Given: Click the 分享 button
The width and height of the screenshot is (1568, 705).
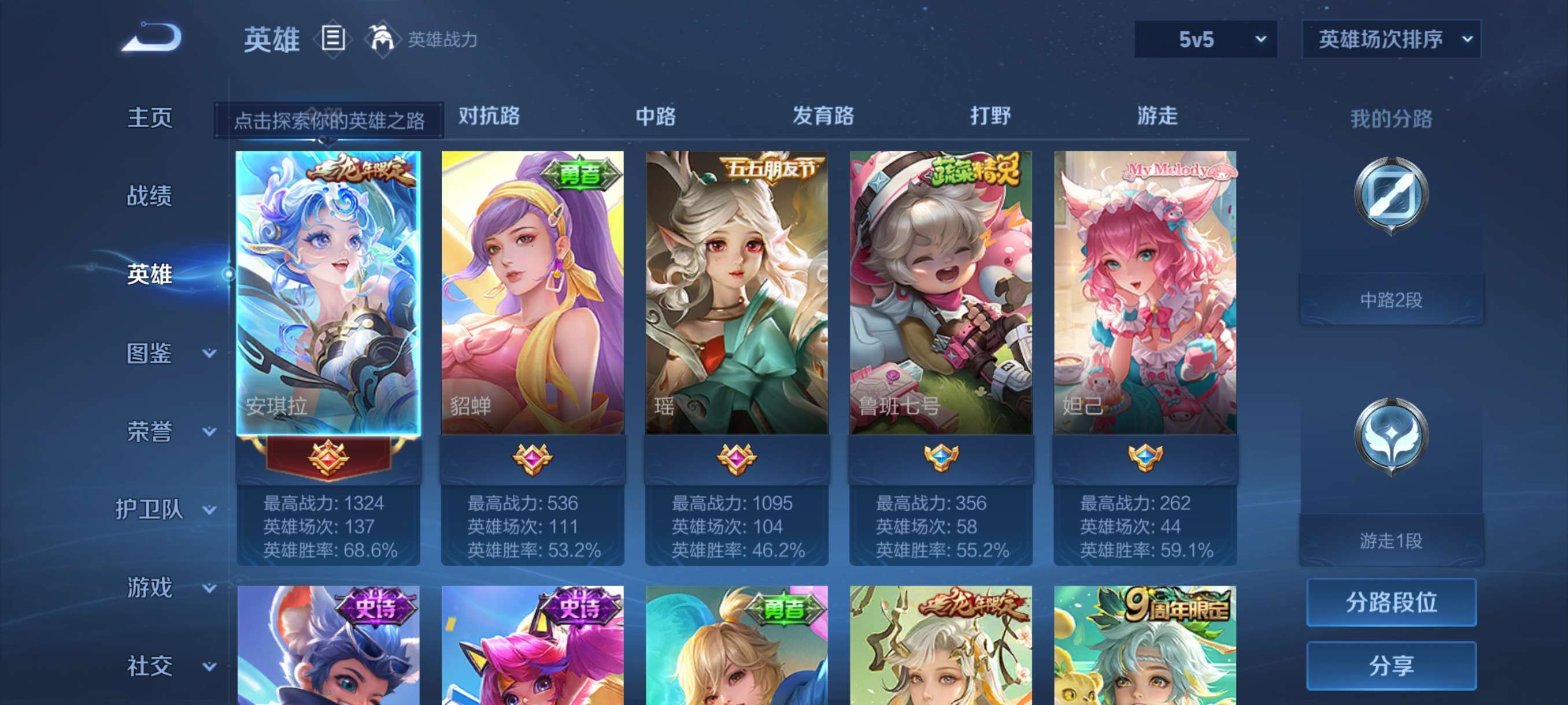Looking at the screenshot, I should tap(1392, 666).
